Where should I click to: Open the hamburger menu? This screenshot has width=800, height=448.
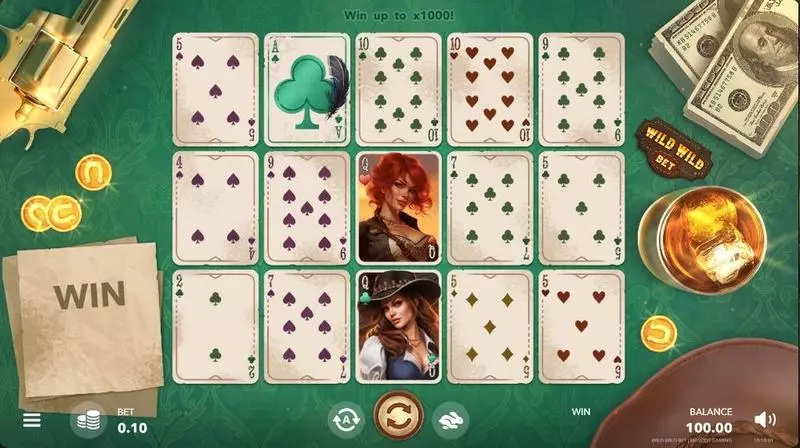[x=32, y=420]
